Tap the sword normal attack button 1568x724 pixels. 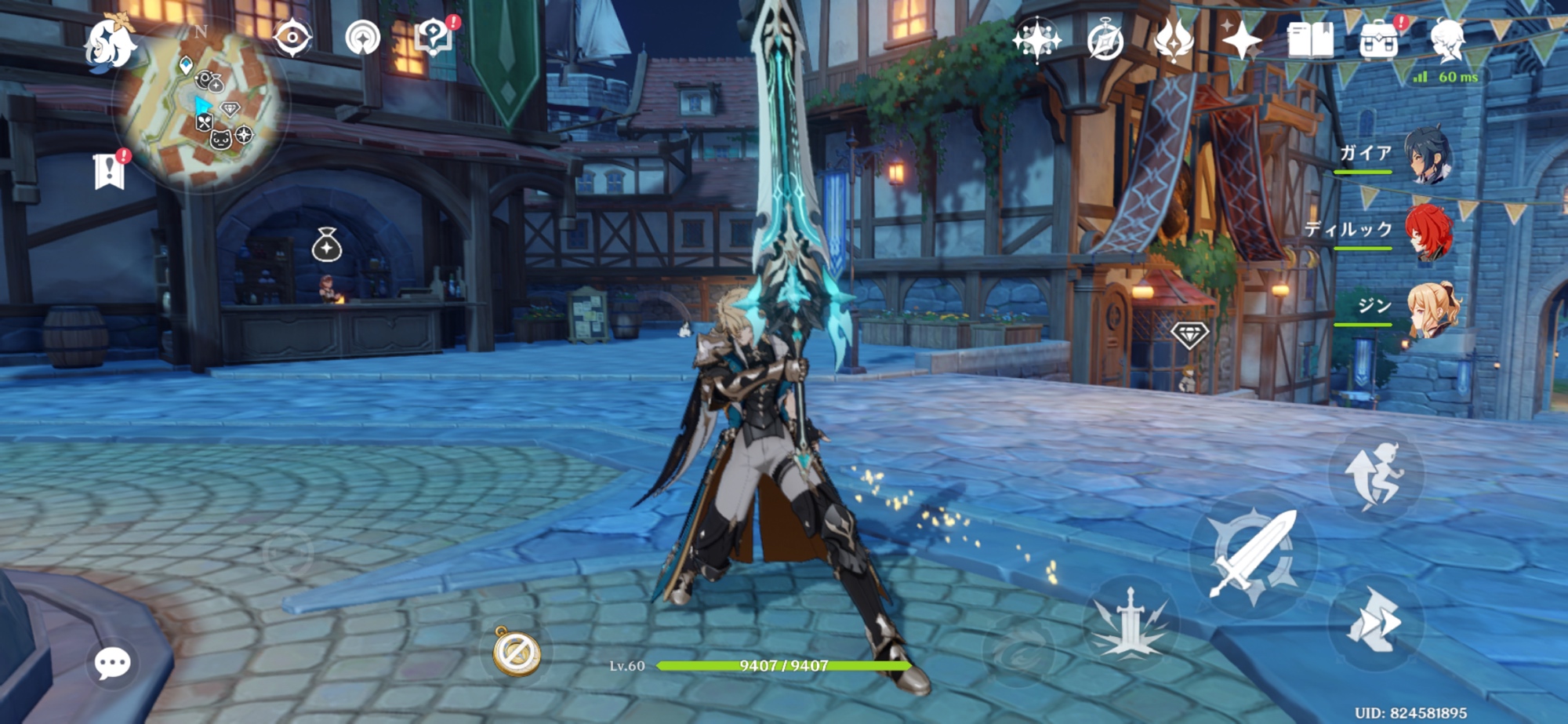(1252, 554)
